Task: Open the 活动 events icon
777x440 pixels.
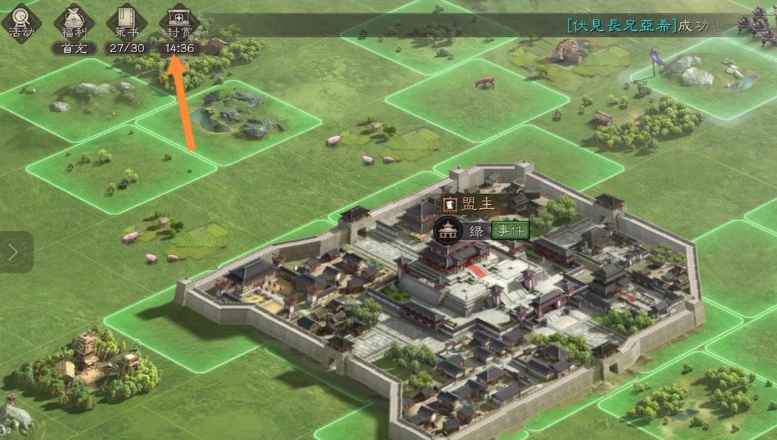Action: coord(21,20)
